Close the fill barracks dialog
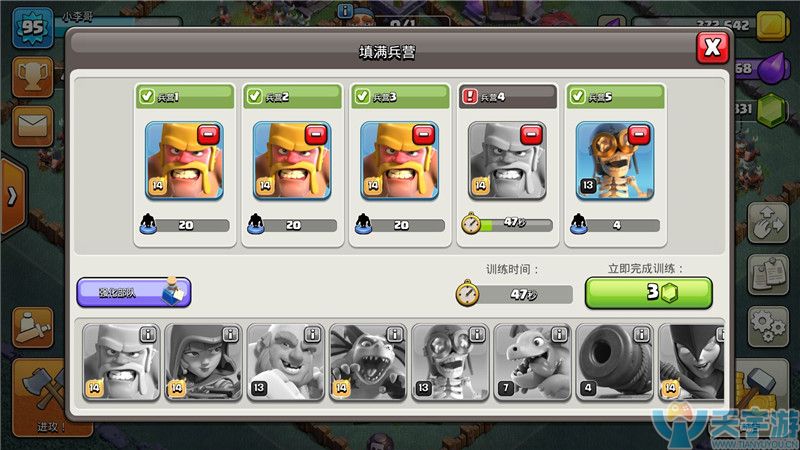The image size is (800, 450). [x=711, y=48]
